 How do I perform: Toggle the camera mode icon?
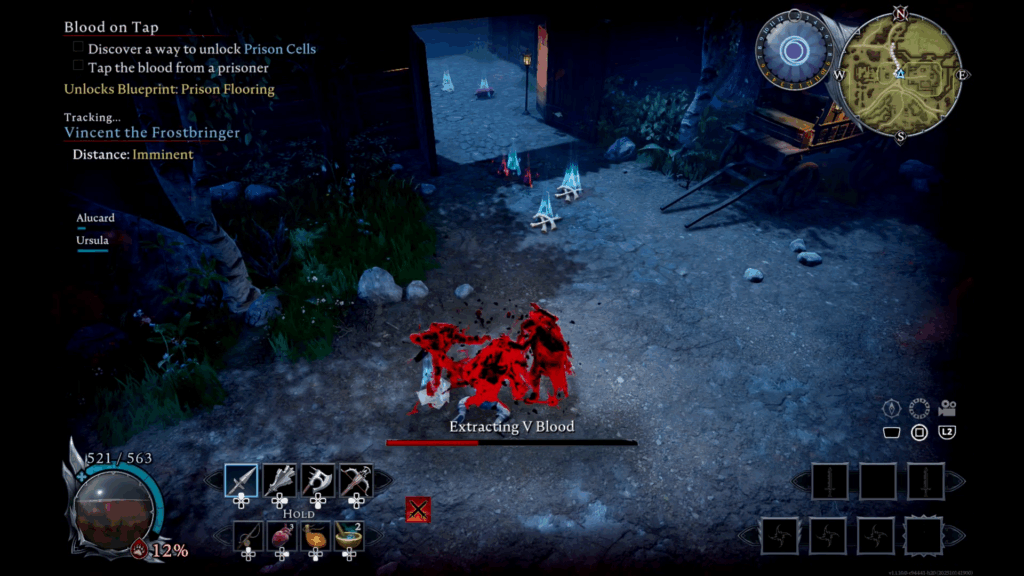tap(947, 408)
